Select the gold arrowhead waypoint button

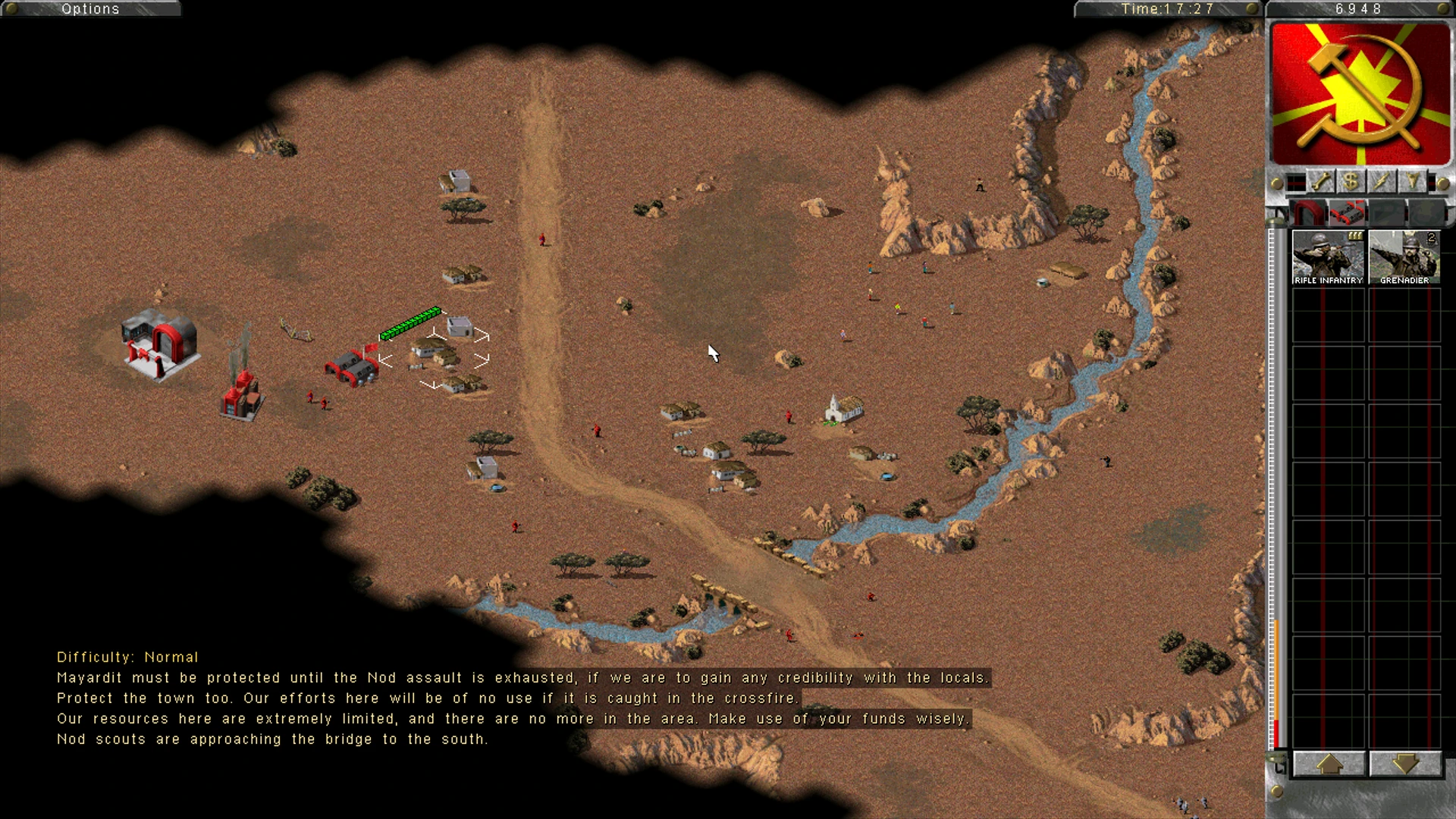point(1411,182)
